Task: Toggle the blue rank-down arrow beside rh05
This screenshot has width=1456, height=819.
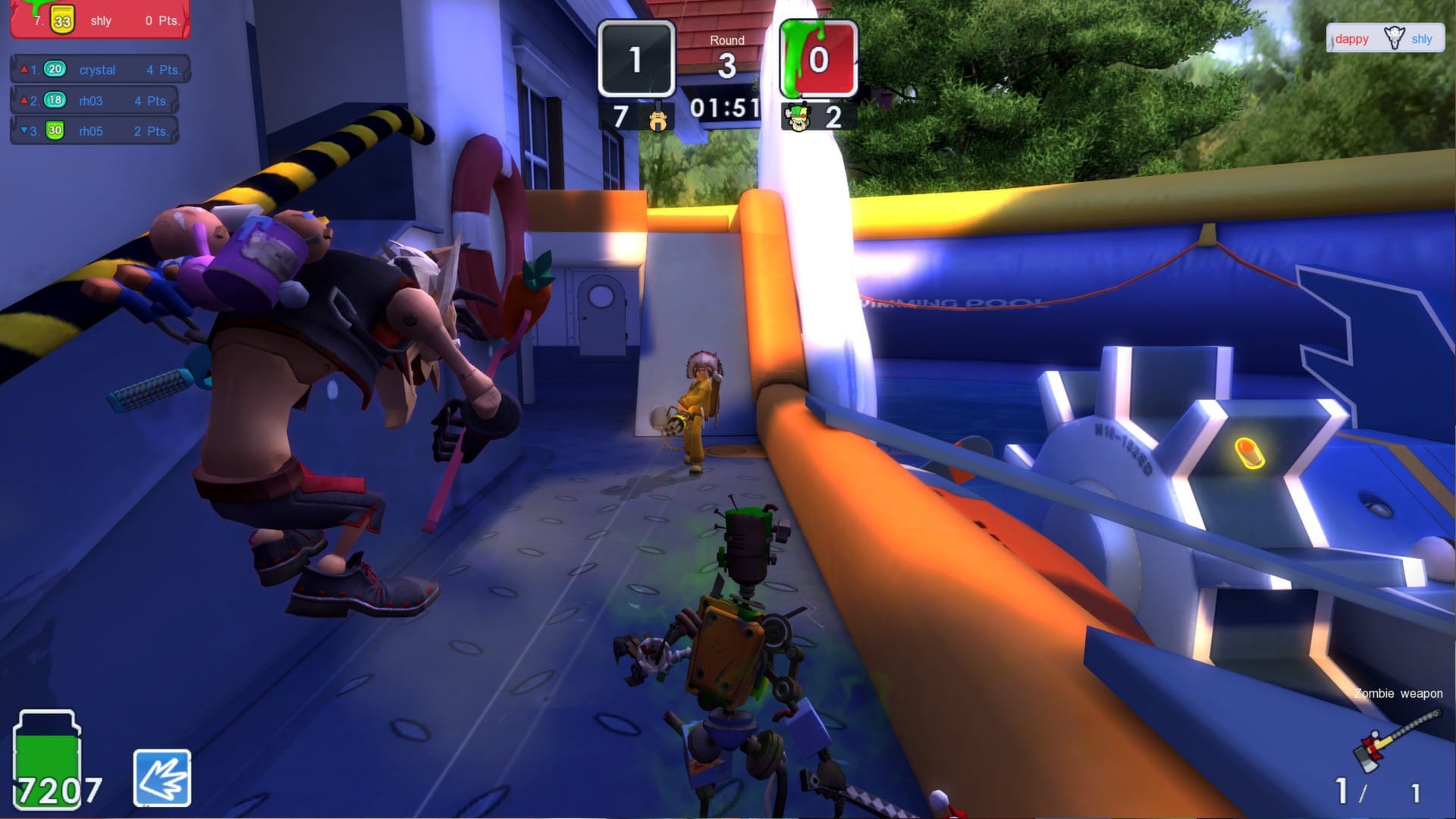Action: (x=23, y=130)
